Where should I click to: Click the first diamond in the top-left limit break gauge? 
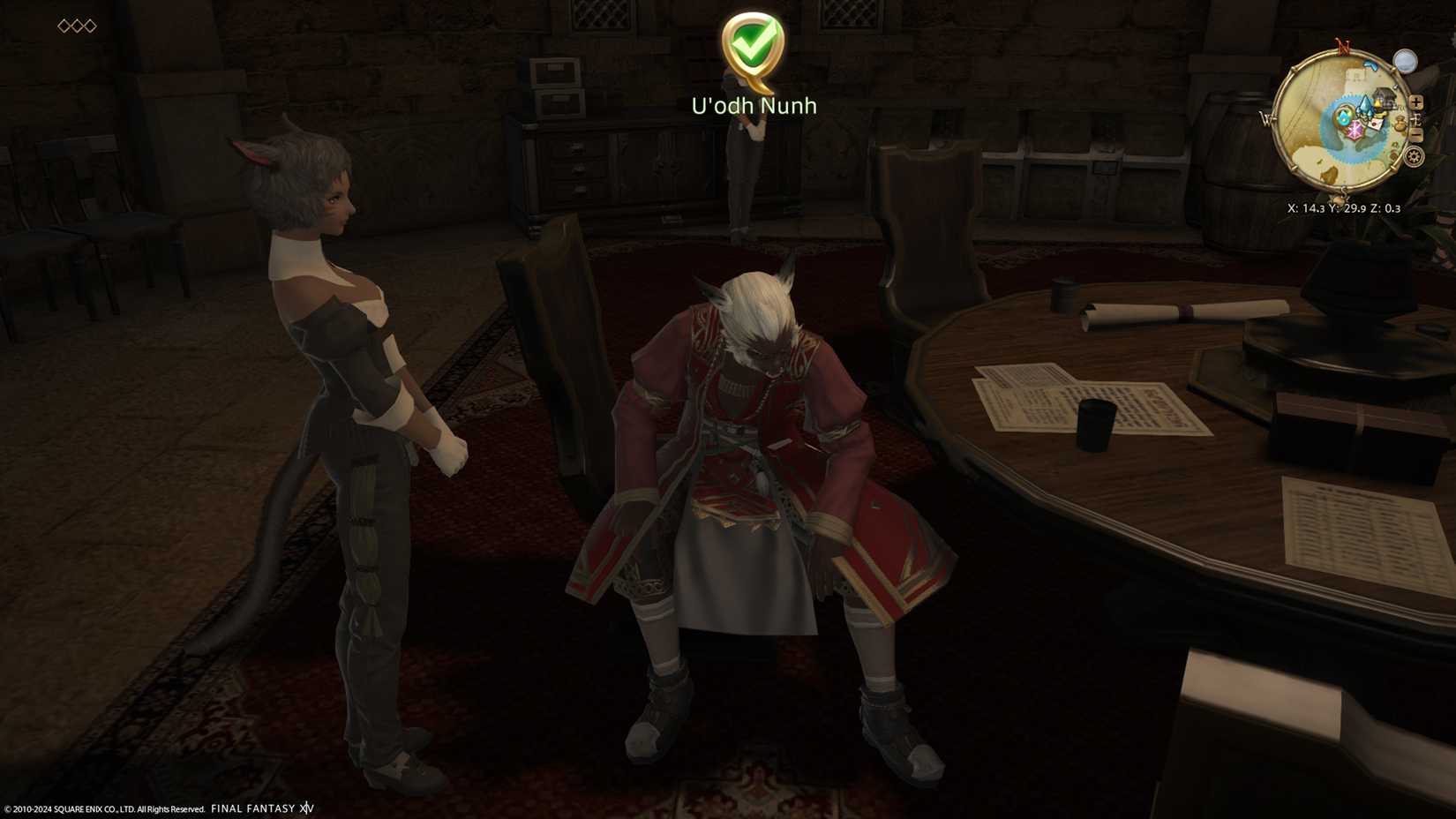click(x=64, y=26)
